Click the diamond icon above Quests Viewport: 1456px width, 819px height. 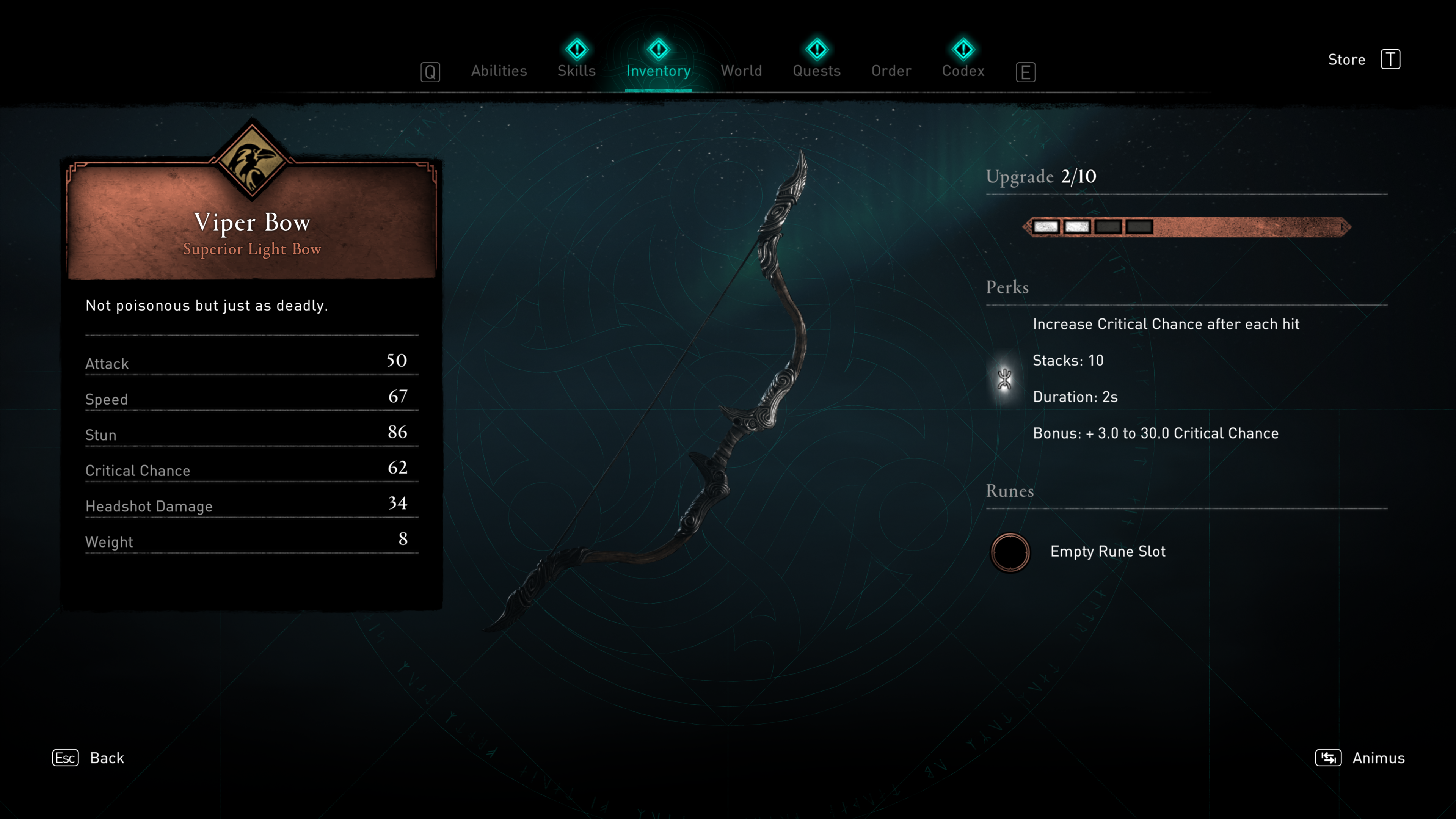point(817,50)
